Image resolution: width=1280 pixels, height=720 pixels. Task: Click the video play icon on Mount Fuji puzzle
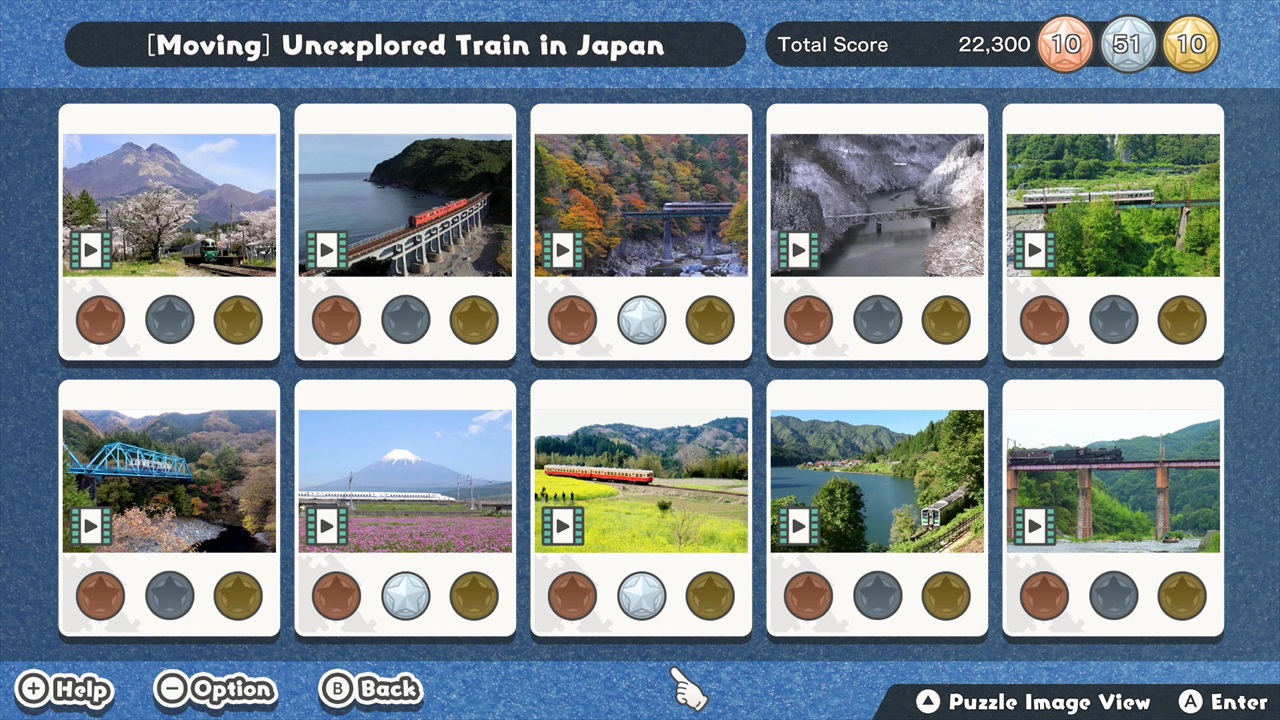[326, 525]
